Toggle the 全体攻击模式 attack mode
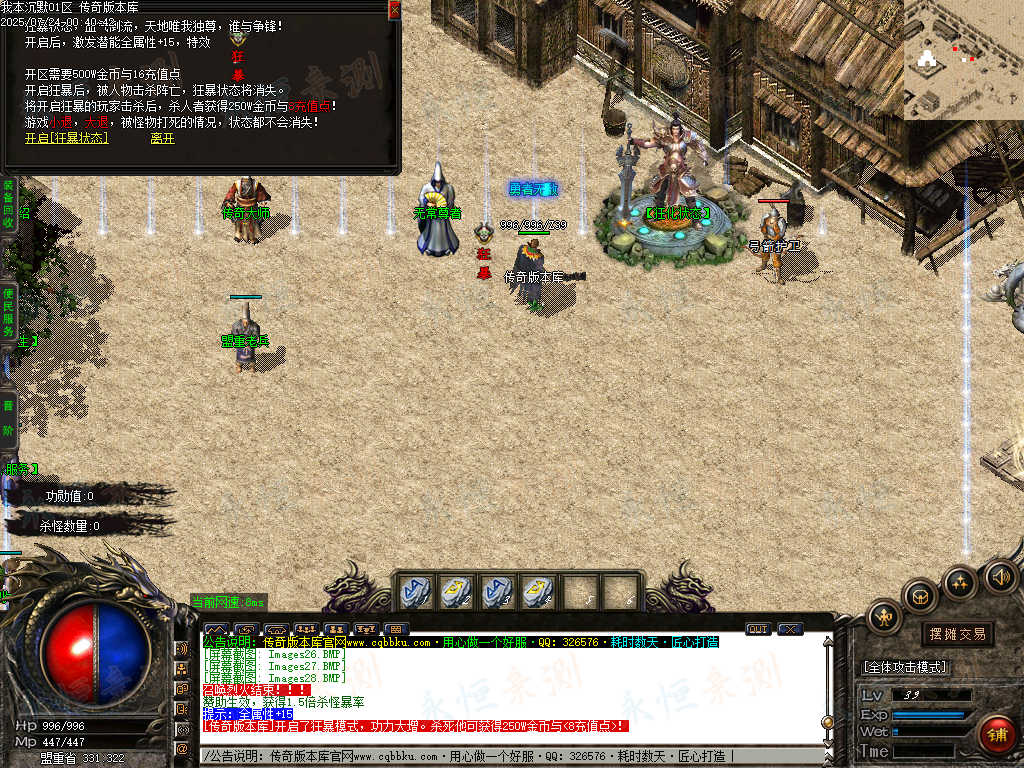 pos(905,667)
